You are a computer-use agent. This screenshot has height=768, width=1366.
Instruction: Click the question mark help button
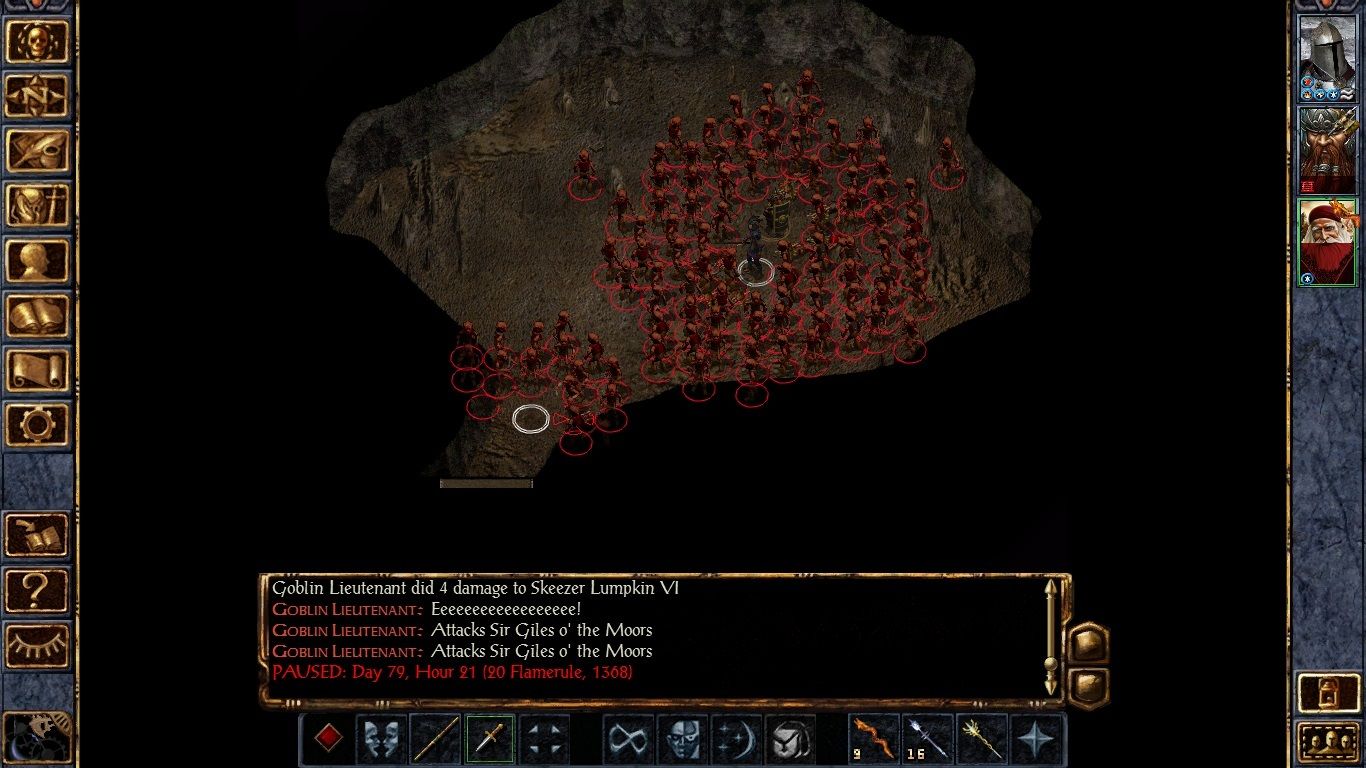37,590
